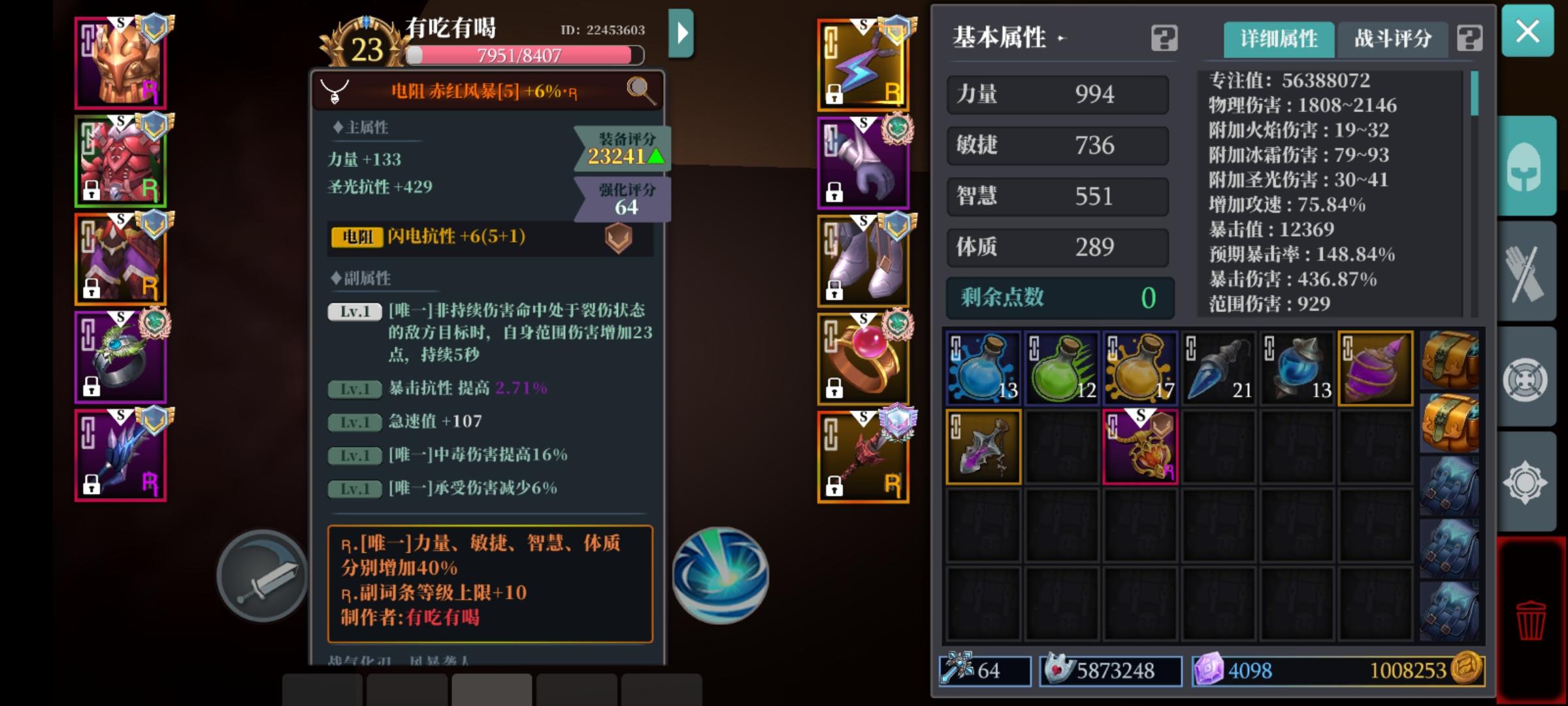The width and height of the screenshot is (1568, 706).
Task: Select the 详细属性 tab
Action: (1277, 39)
